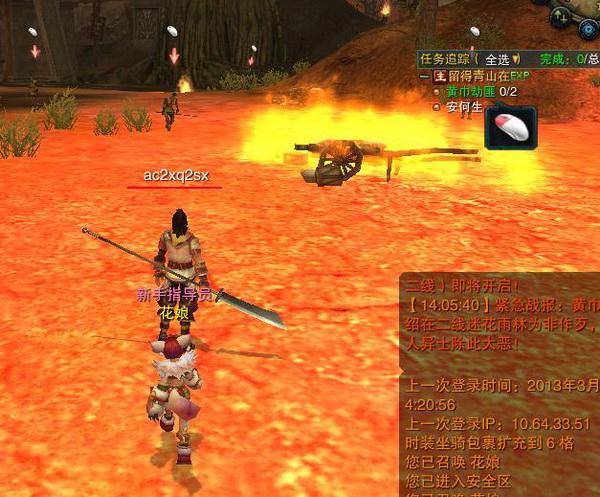Click the green up-down arrows minimap button
Screen dimensions: 600x497
pos(562,16)
